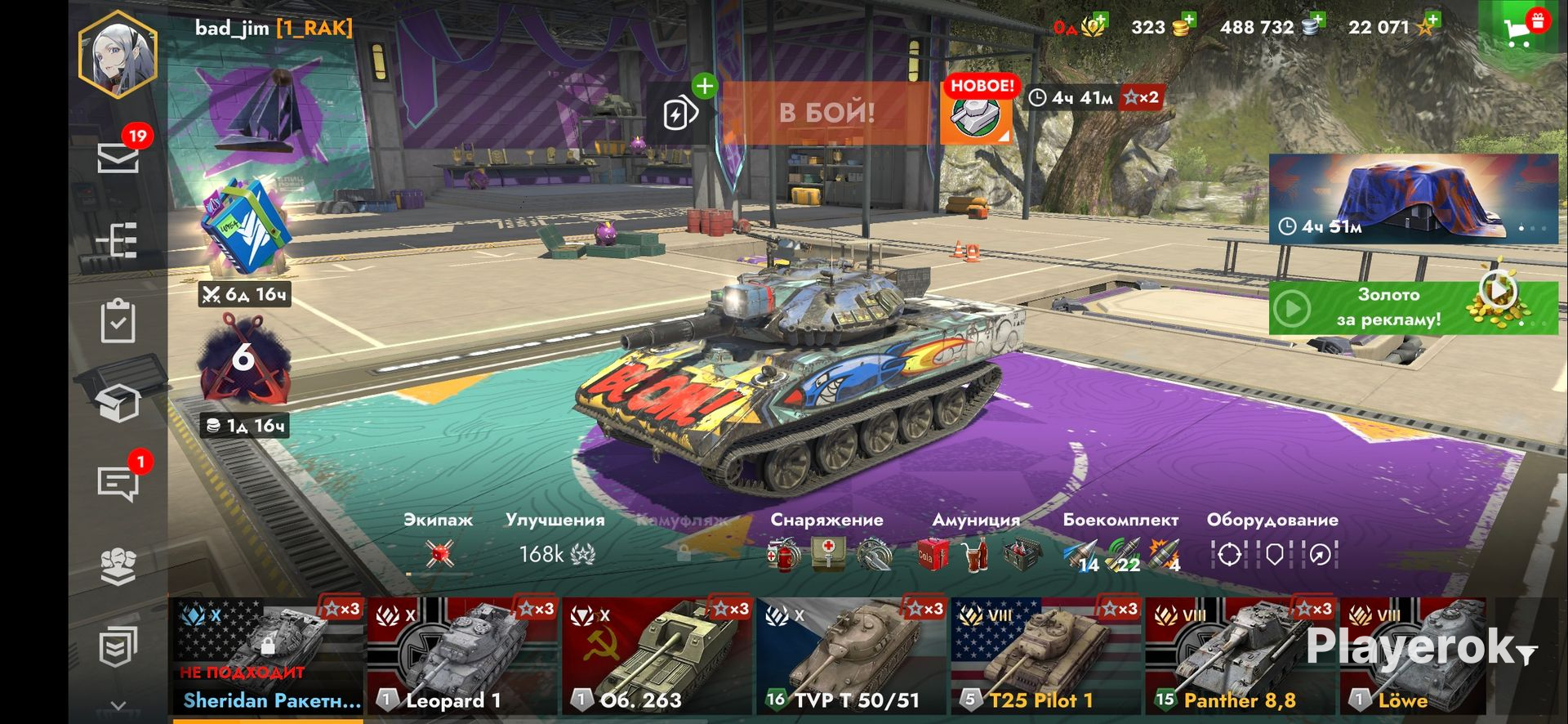Viewport: 1568px width, 724px height.
Task: Open the player profile avatar
Action: pyautogui.click(x=118, y=53)
